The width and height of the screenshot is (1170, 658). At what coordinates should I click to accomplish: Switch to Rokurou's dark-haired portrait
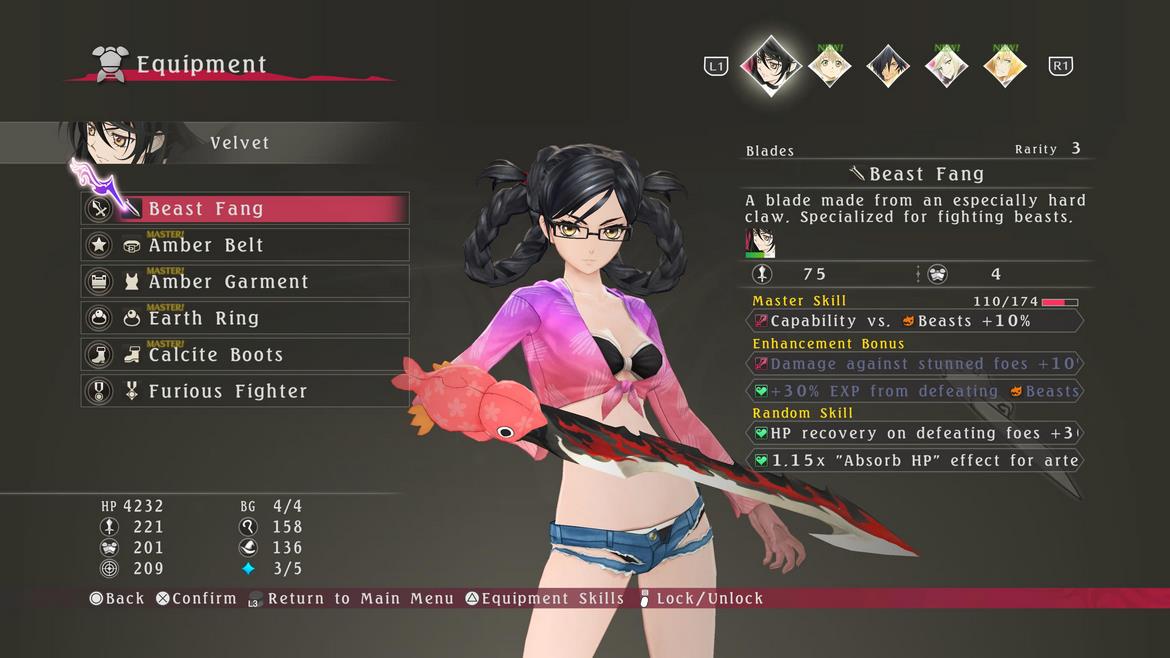click(x=887, y=66)
